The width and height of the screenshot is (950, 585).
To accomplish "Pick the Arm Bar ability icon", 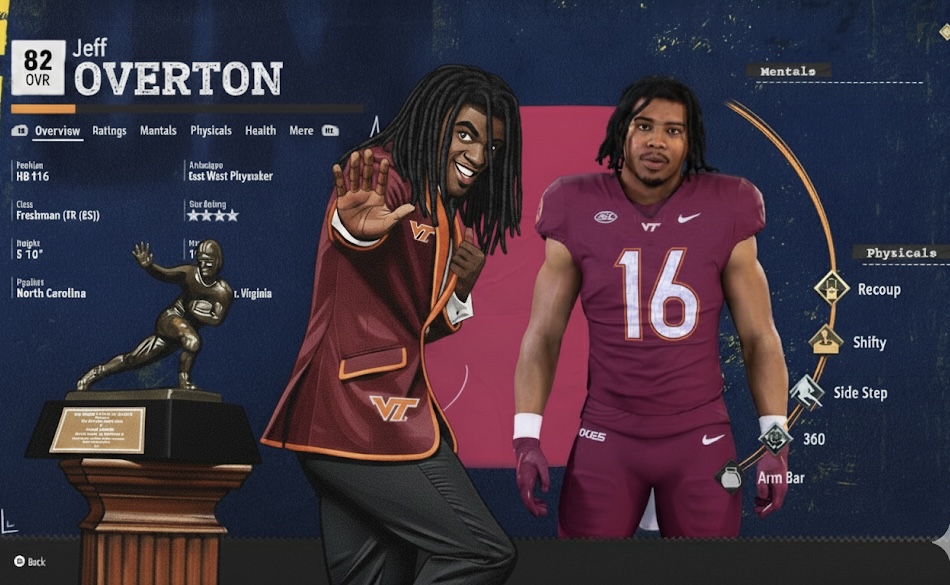I will pos(730,477).
